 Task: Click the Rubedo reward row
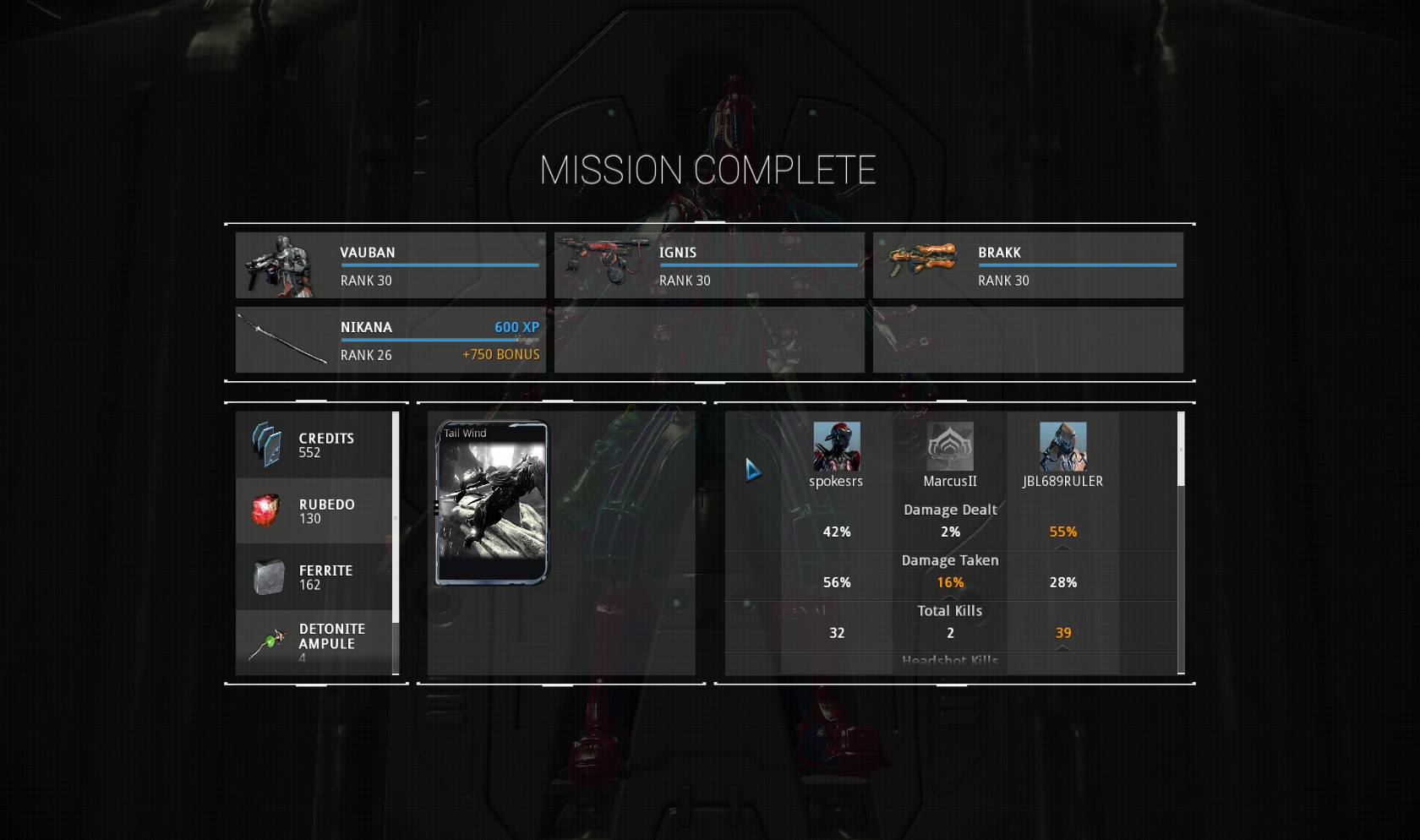pyautogui.click(x=314, y=511)
